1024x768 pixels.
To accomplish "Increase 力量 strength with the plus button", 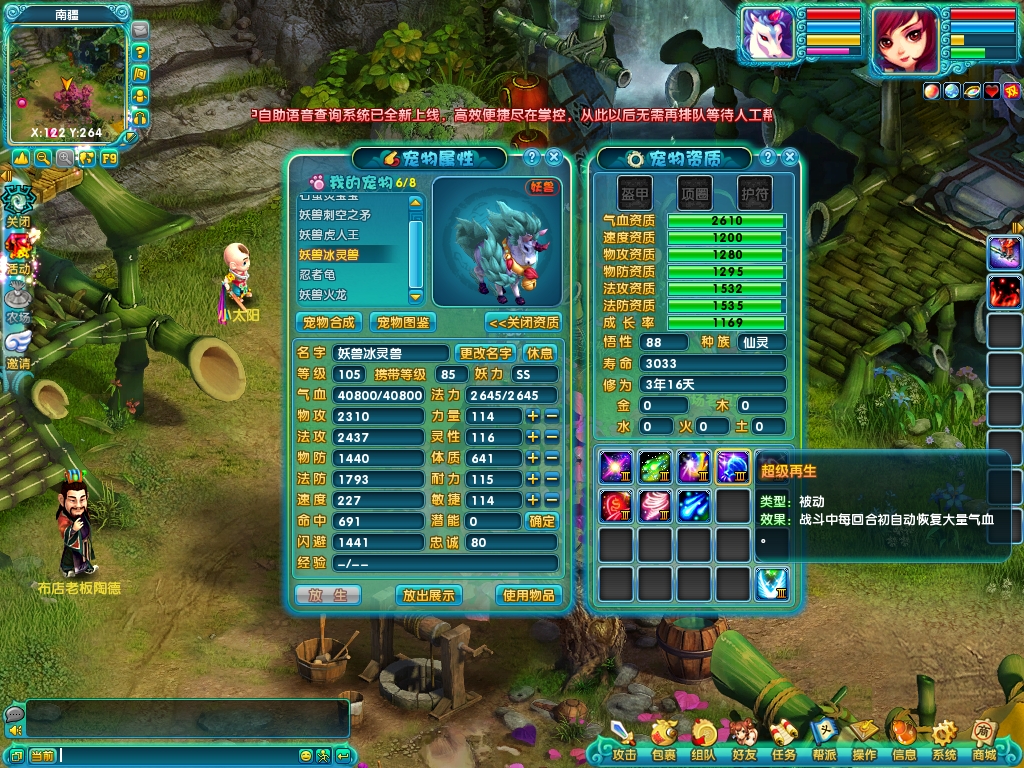I will [x=533, y=416].
